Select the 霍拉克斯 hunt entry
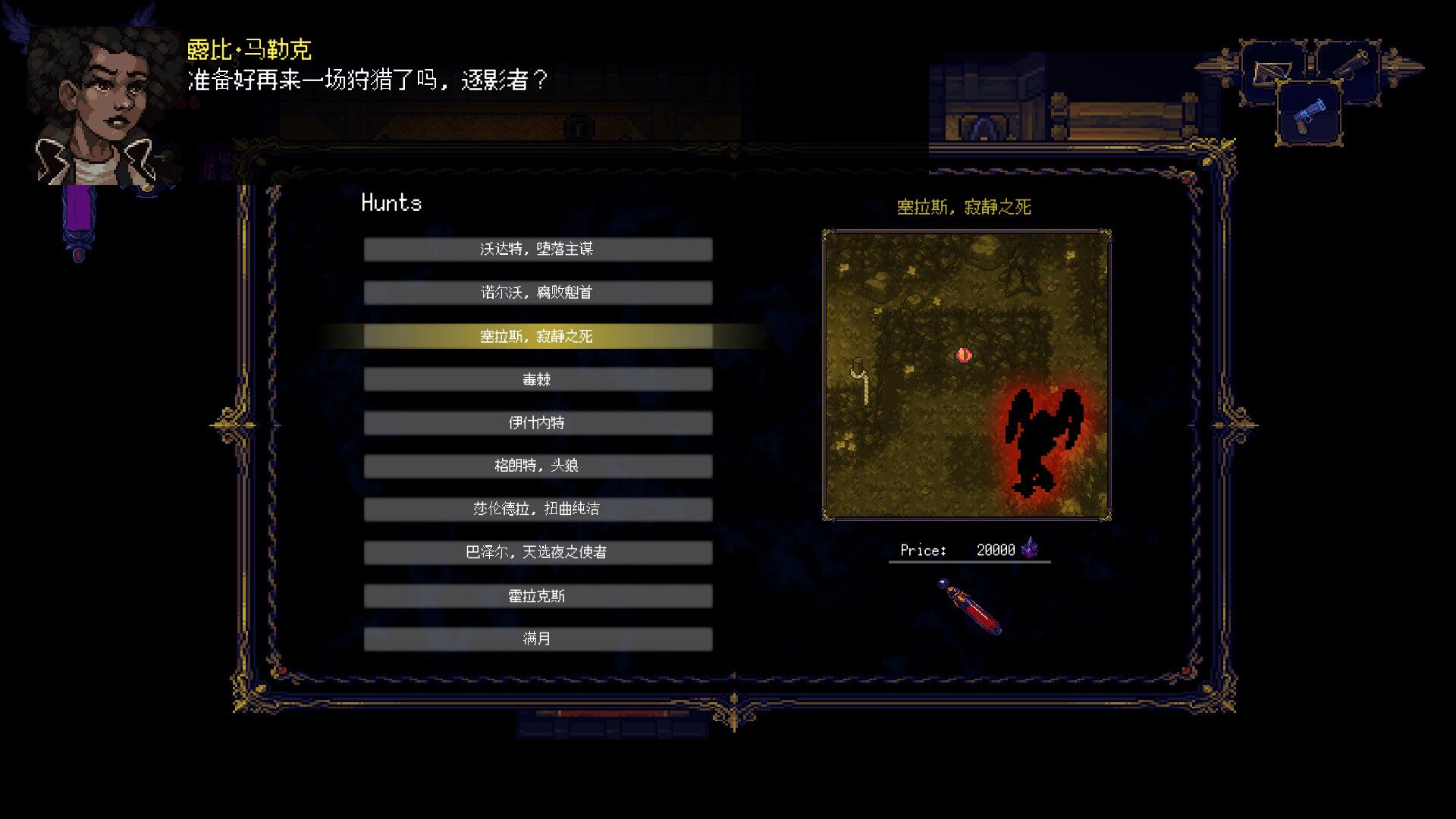 [538, 596]
